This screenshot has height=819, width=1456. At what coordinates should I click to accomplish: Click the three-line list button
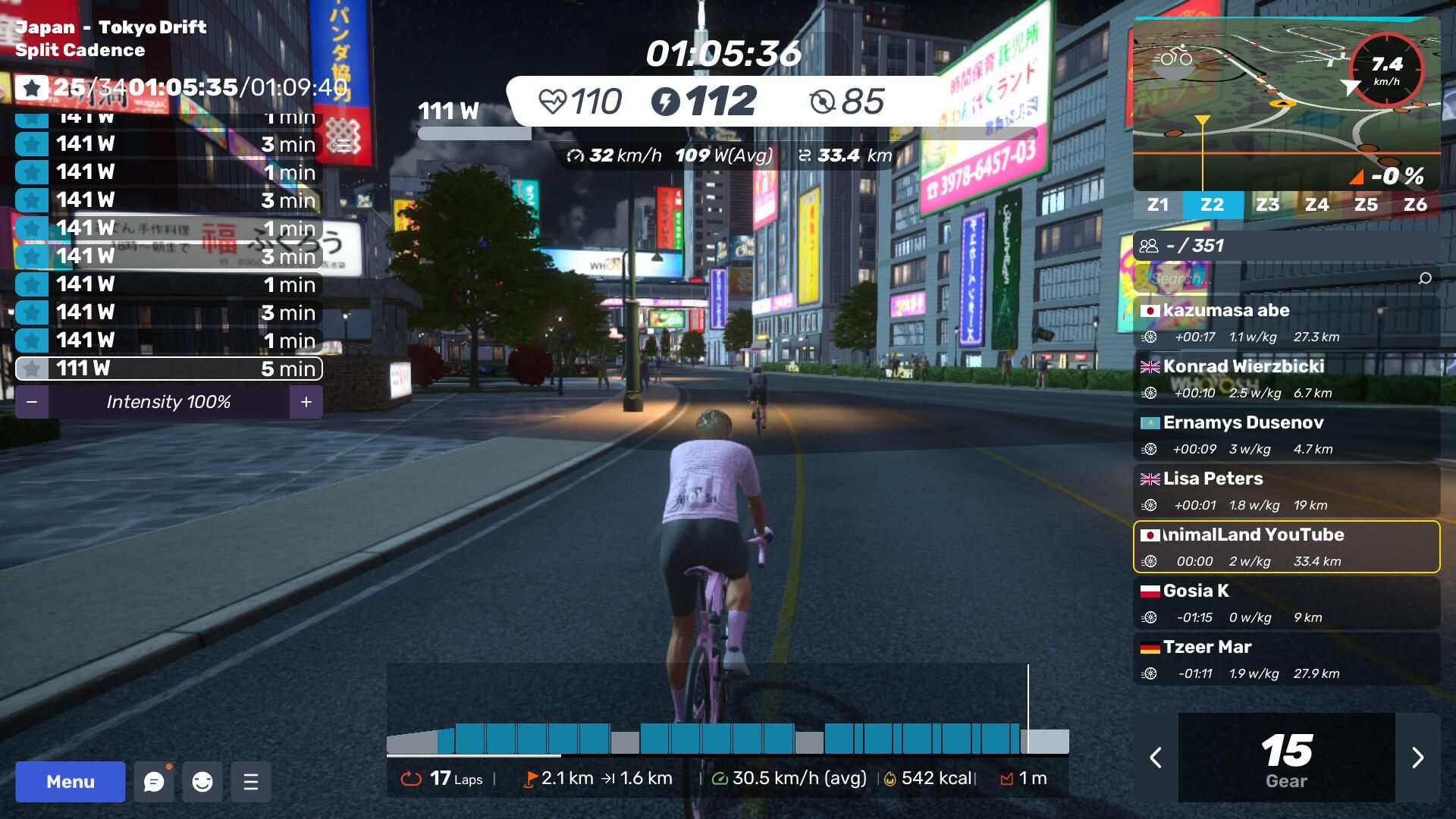click(251, 781)
